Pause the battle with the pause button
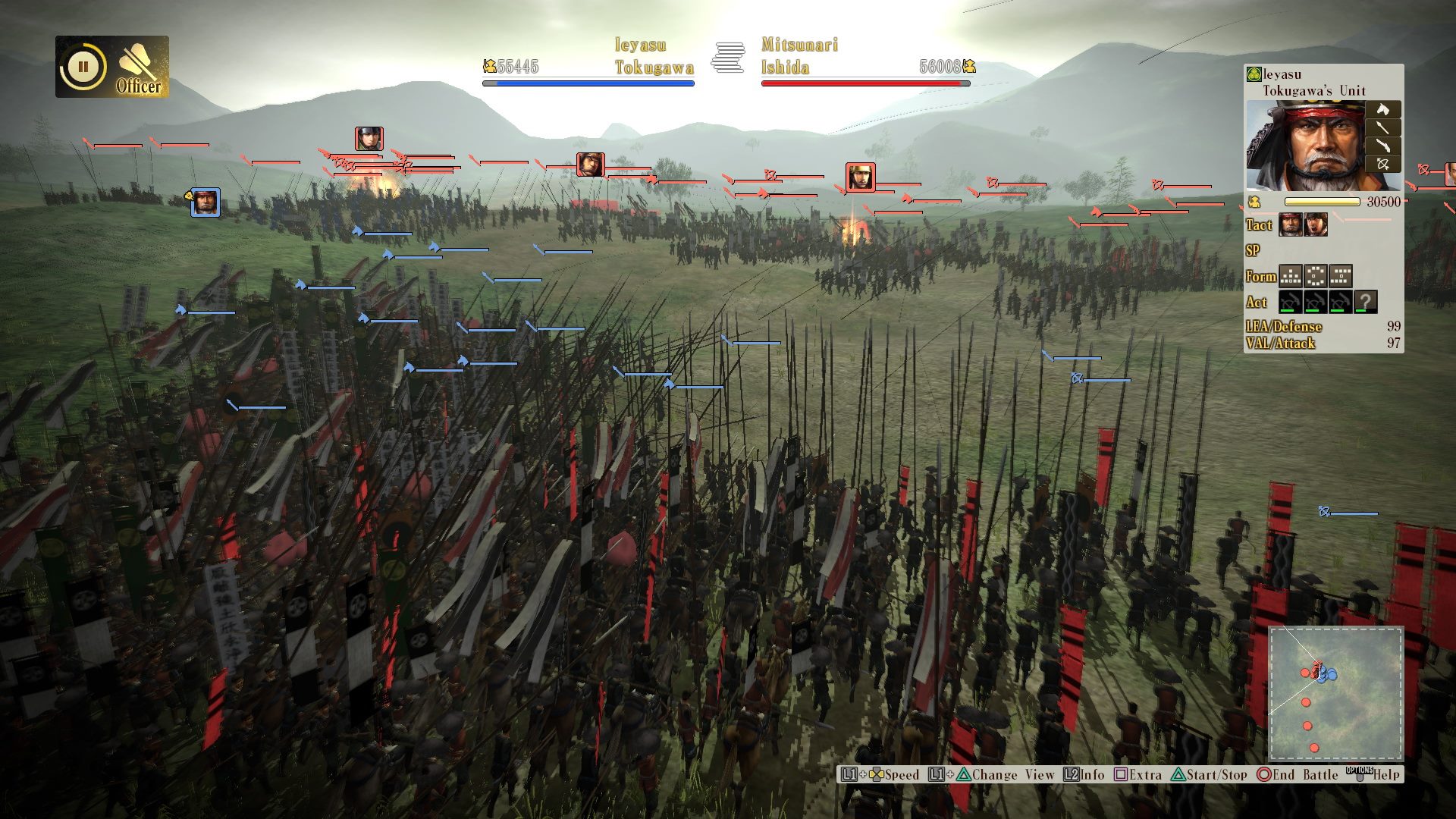This screenshot has width=1456, height=819. 83,67
